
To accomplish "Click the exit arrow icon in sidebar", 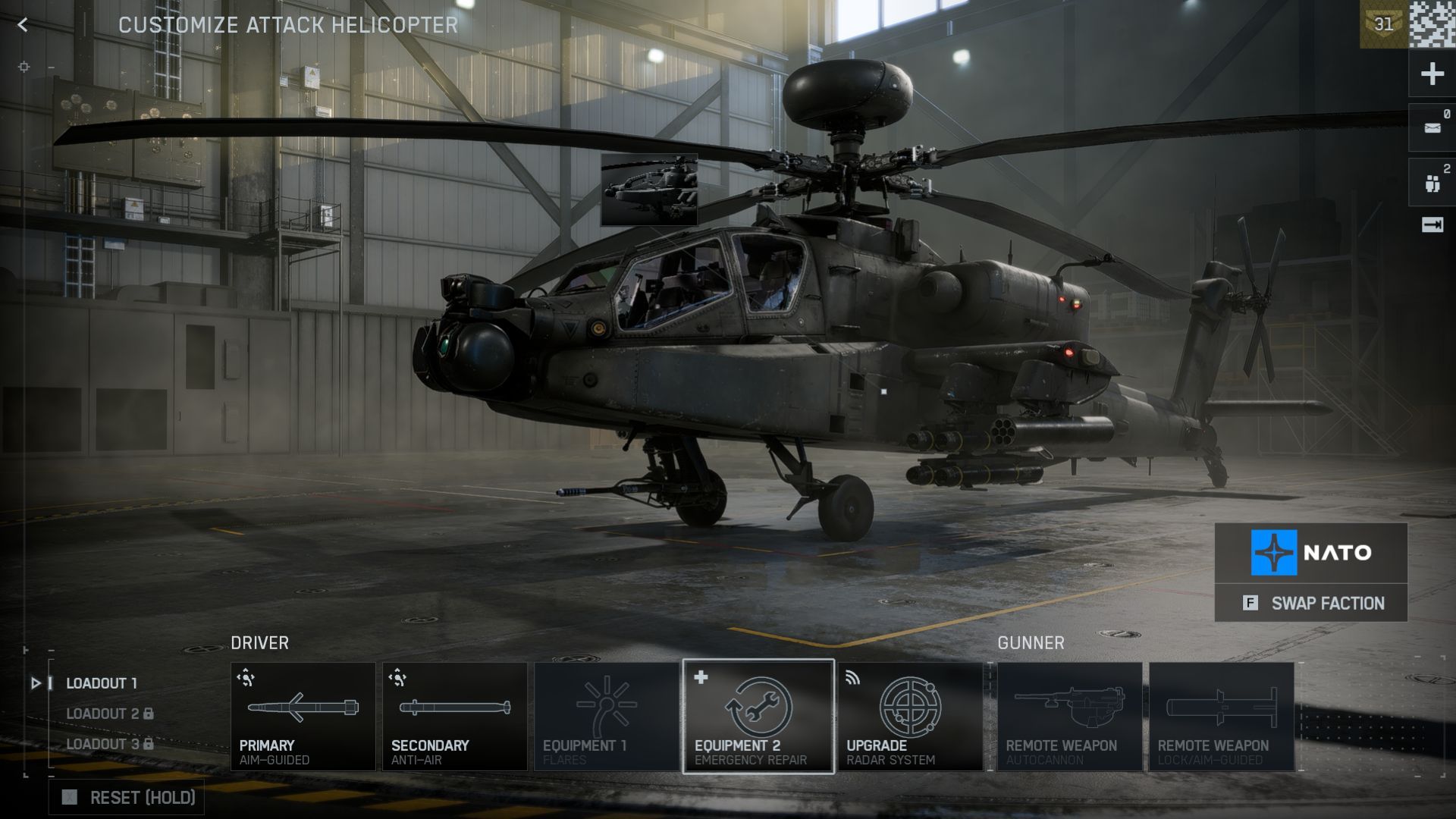I will coord(1432,225).
